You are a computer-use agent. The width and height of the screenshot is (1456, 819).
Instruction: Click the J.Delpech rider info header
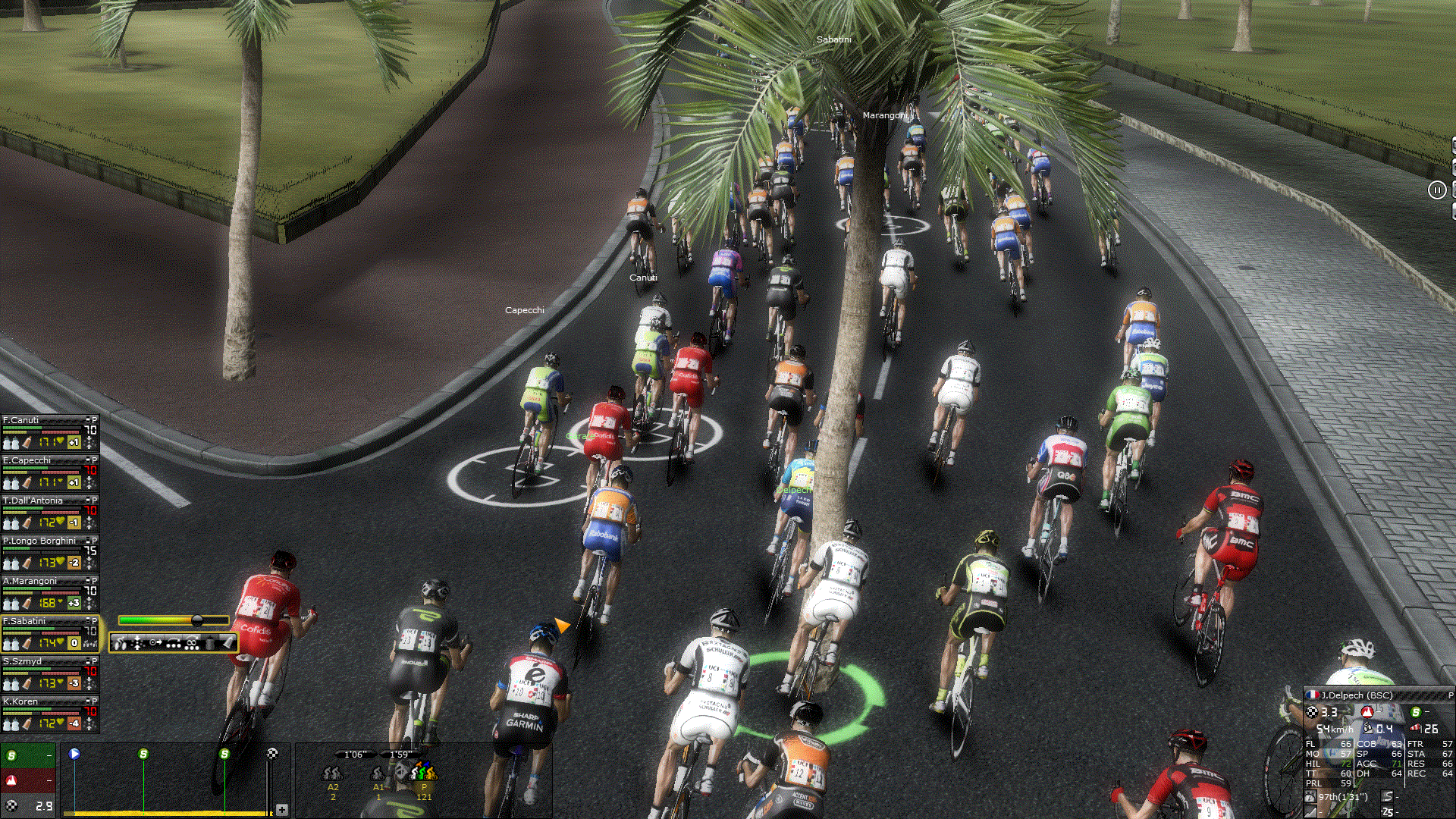click(1357, 695)
